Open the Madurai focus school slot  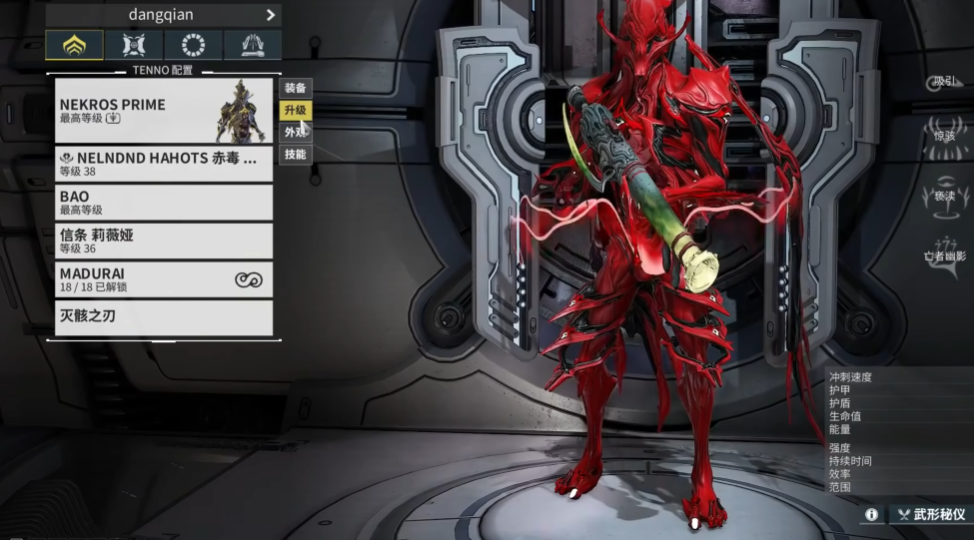pos(164,279)
